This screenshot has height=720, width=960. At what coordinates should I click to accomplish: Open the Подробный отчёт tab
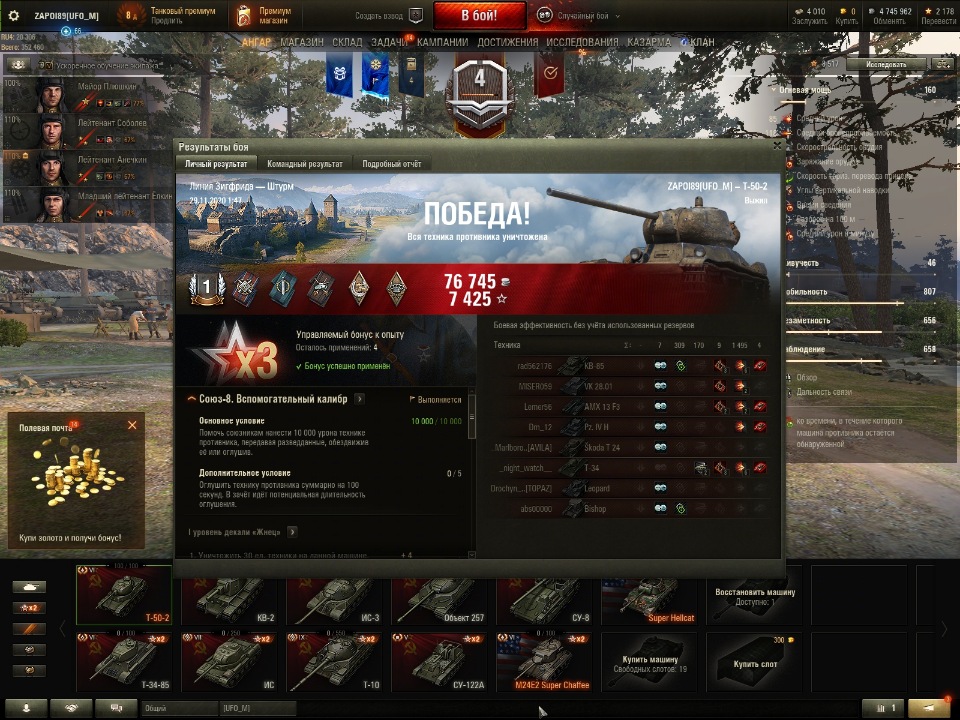click(x=392, y=164)
